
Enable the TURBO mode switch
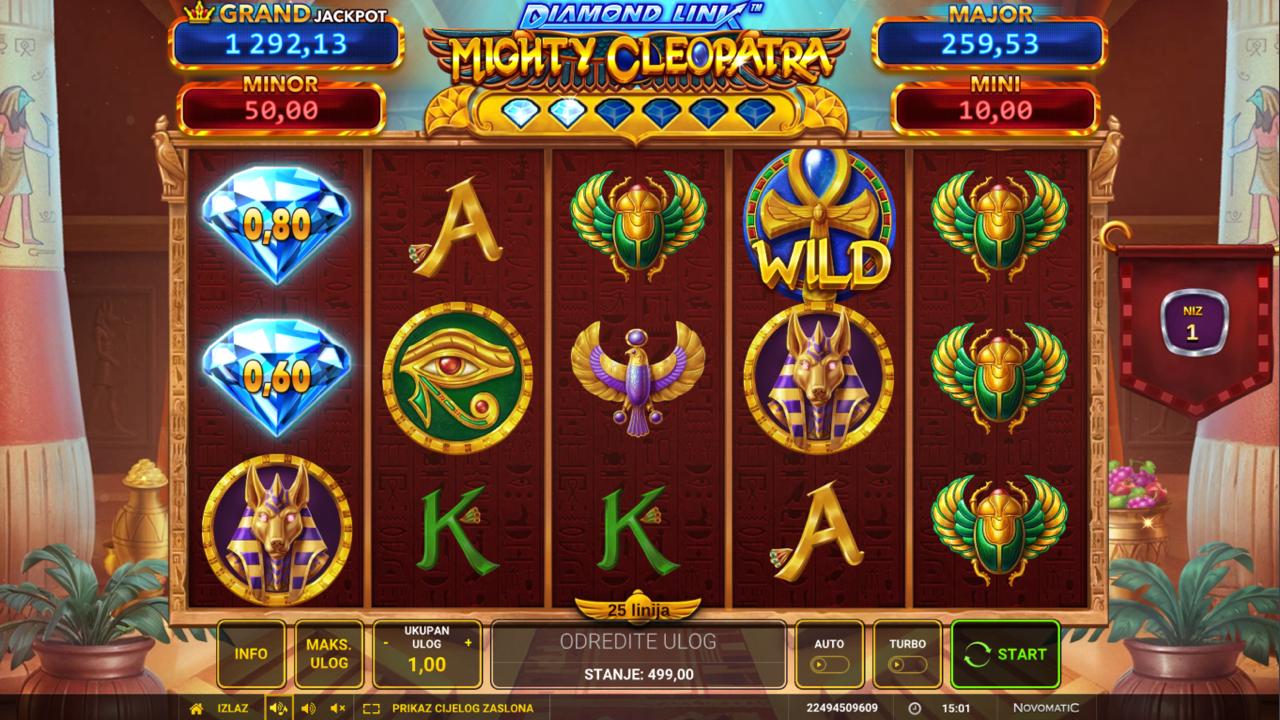pyautogui.click(x=908, y=664)
